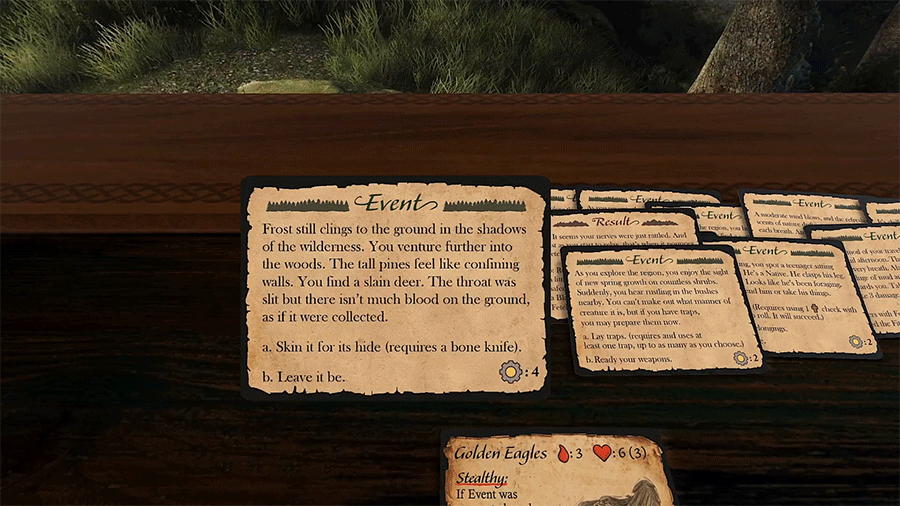
Task: Select the Event card about laying traps
Action: pos(660,310)
